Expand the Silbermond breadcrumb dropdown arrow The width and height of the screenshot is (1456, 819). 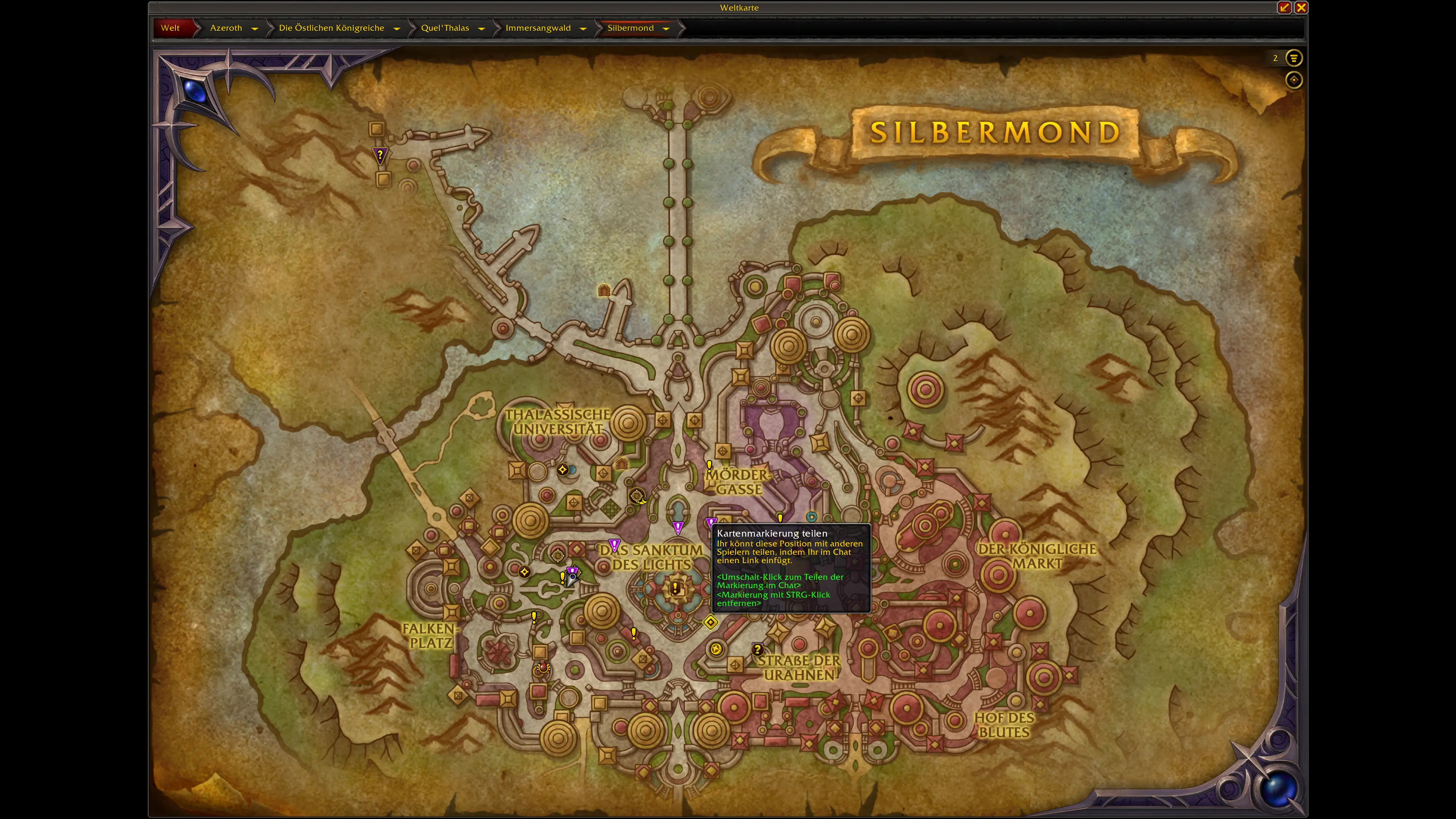(x=666, y=28)
